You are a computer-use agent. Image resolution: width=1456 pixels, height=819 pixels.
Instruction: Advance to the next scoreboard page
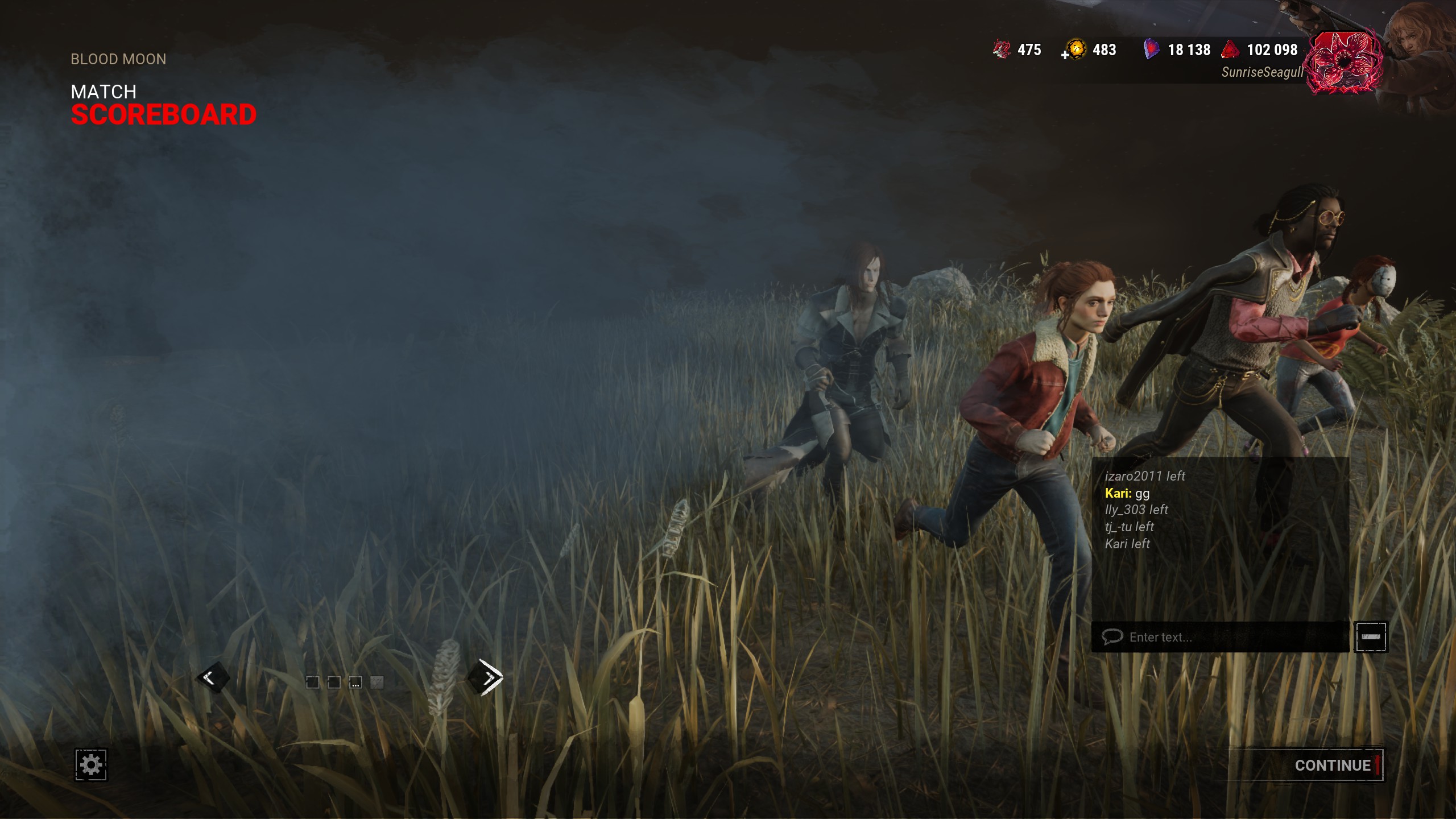coord(485,677)
